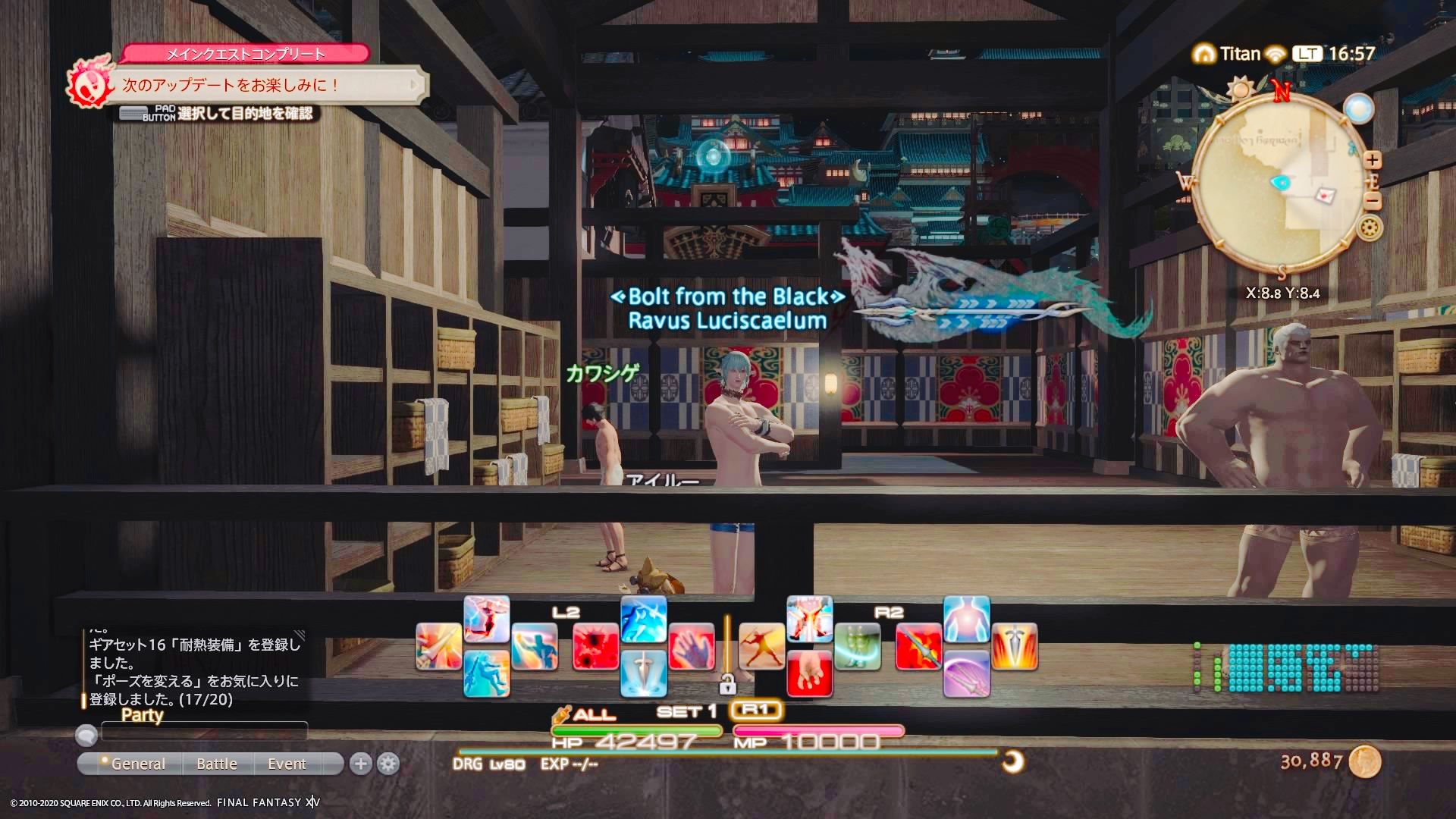The height and width of the screenshot is (819, 1456).
Task: Add a new chat tab with plus button
Action: tap(361, 764)
